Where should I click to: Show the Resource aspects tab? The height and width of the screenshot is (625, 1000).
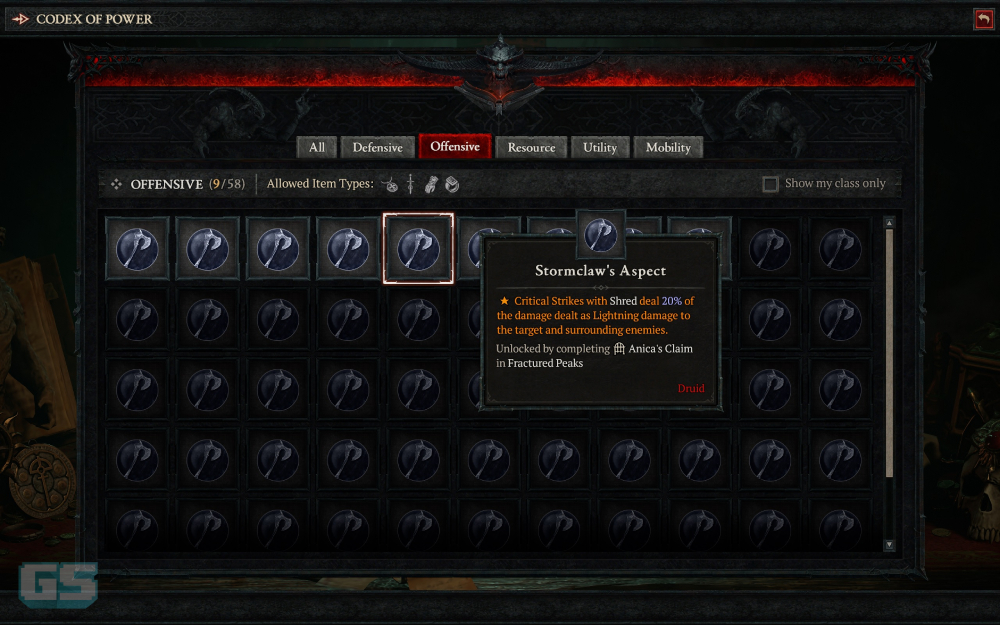click(x=531, y=147)
